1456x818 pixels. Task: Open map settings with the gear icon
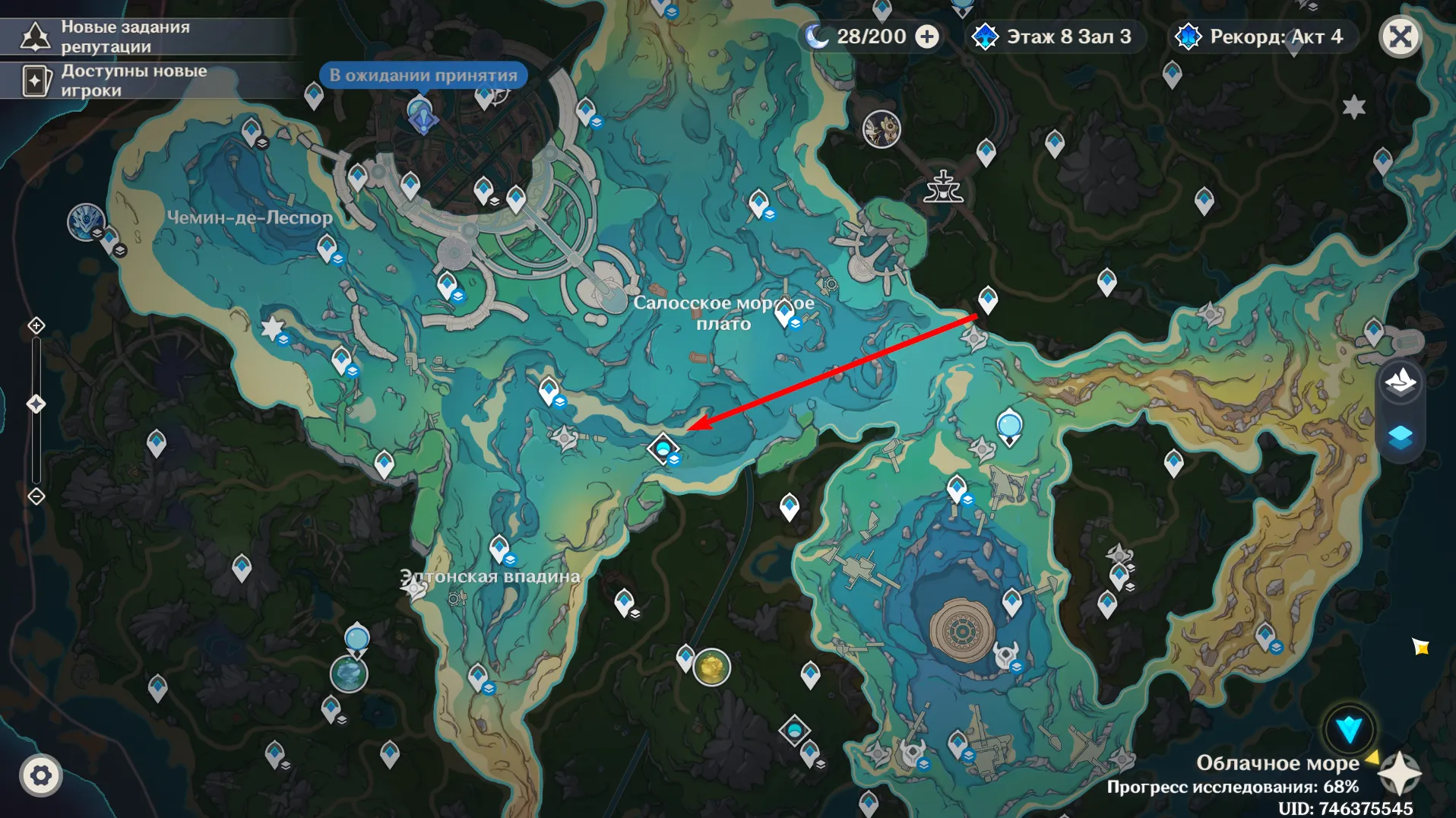coord(41,775)
